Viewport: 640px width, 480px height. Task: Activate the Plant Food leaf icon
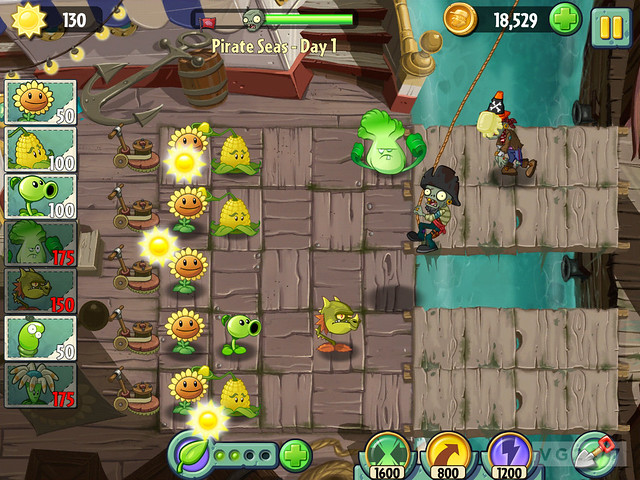193,456
